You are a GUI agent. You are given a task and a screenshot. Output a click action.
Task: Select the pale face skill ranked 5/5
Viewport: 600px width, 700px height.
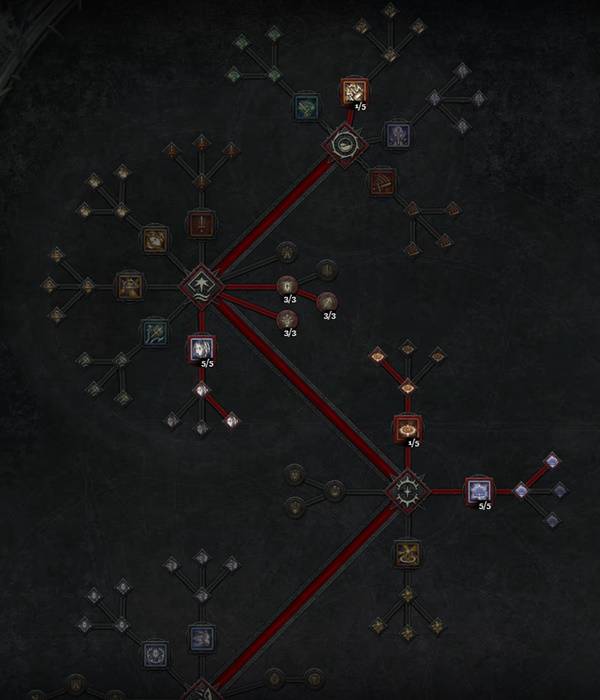[201, 348]
